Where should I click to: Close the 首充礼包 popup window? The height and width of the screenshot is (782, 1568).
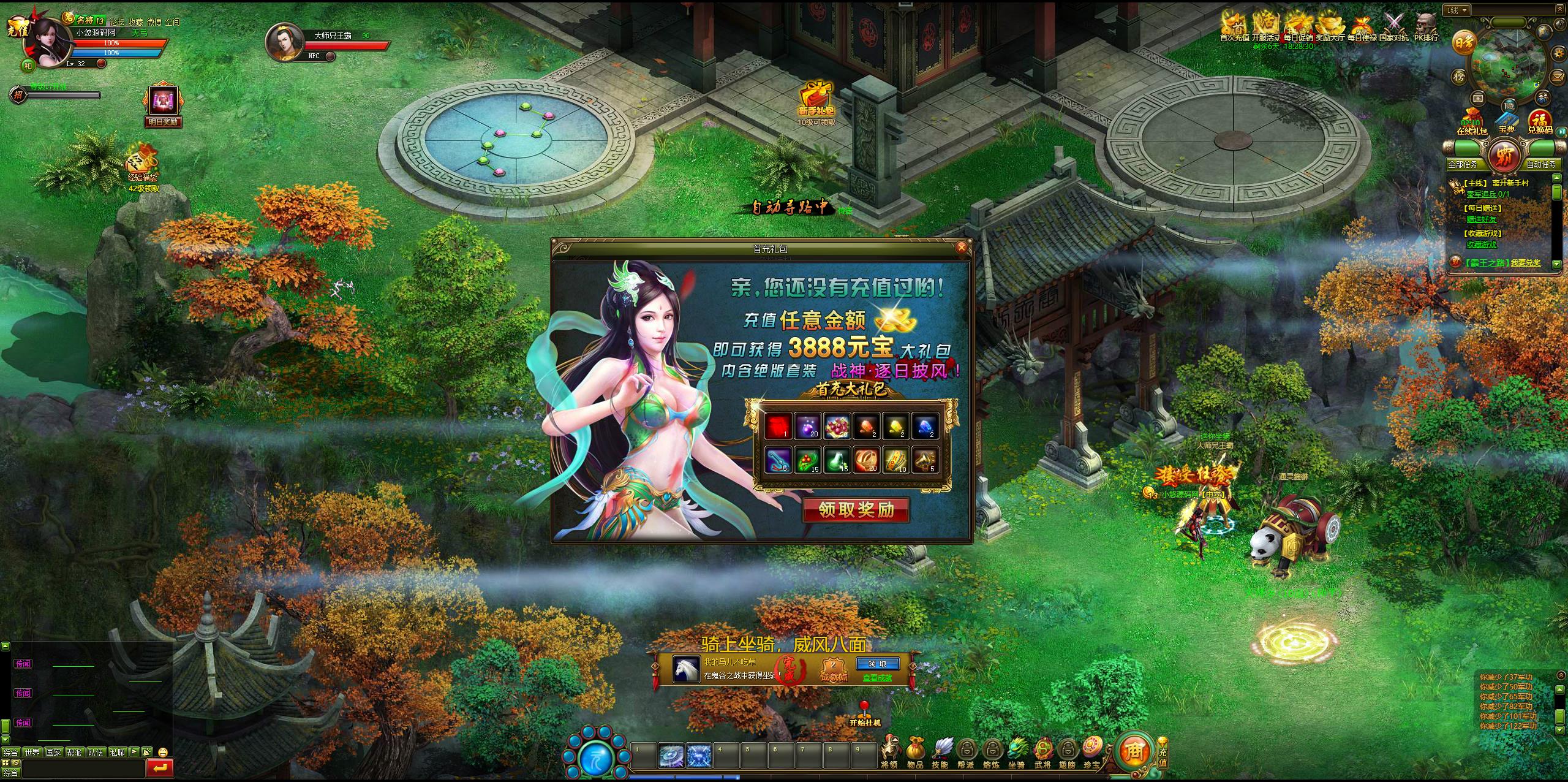pyautogui.click(x=962, y=248)
